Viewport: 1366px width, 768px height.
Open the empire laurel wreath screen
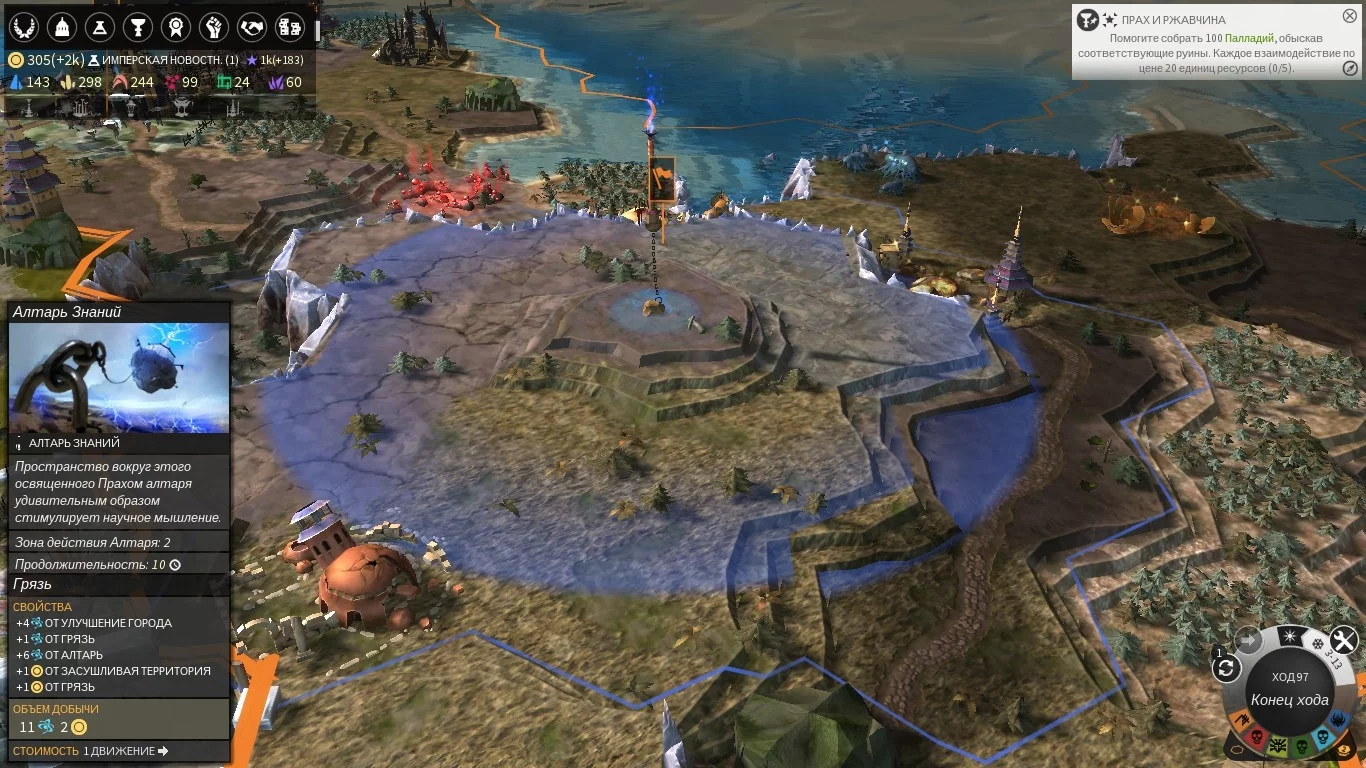point(23,25)
